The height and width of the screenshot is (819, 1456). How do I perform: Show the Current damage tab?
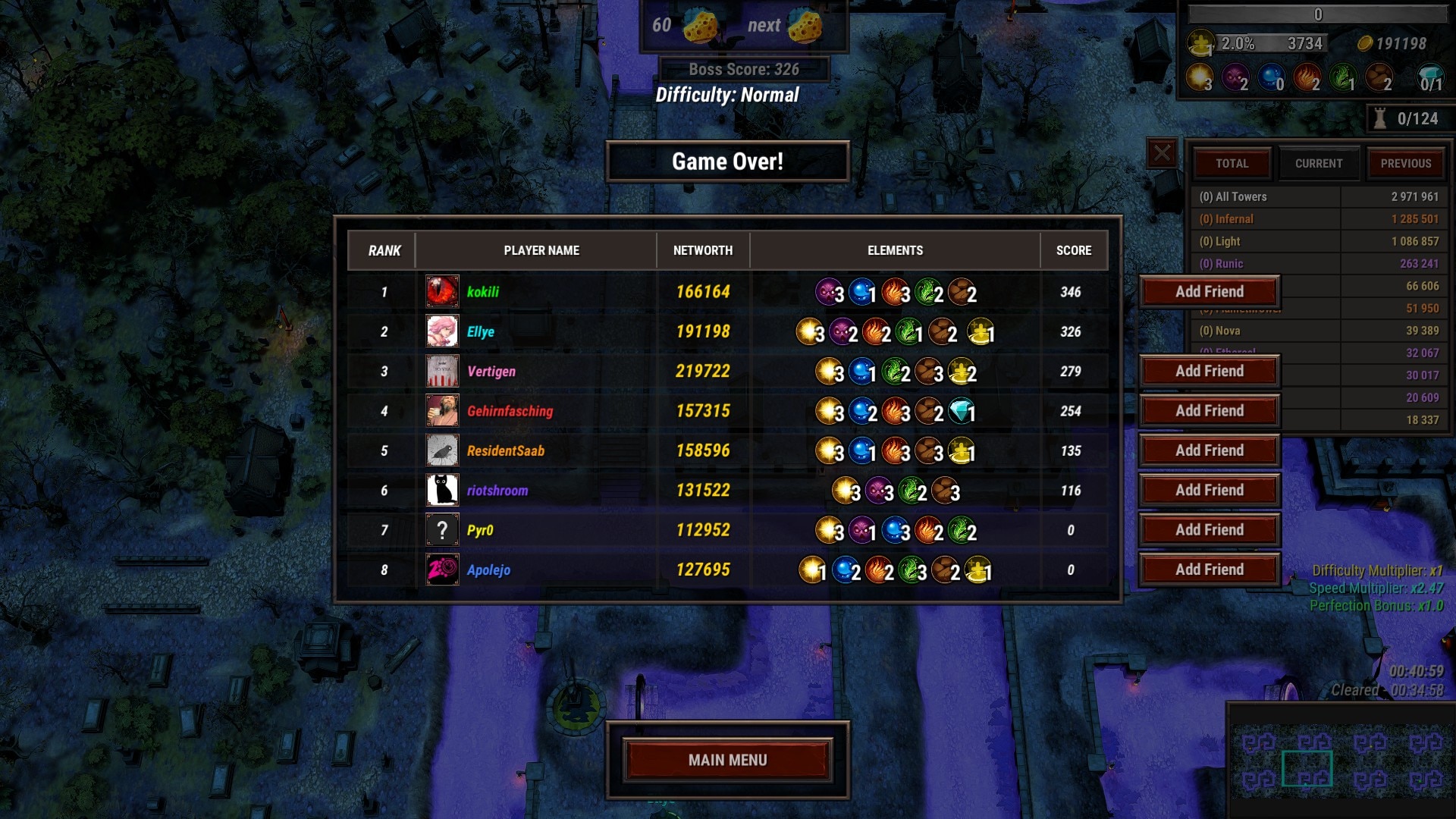(x=1318, y=164)
